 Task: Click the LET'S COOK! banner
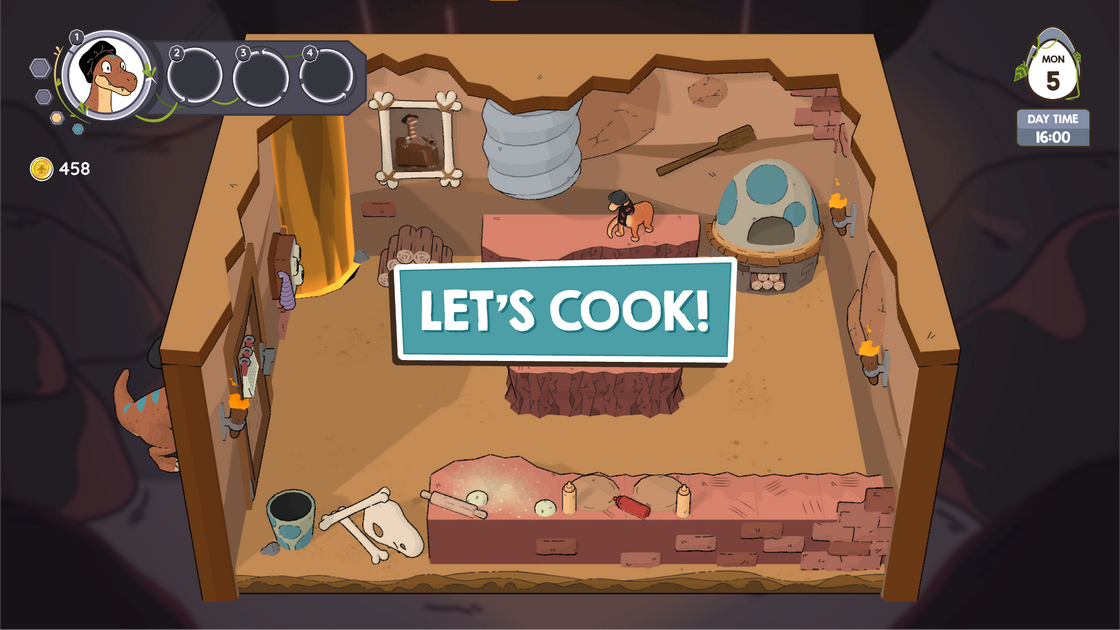pos(566,310)
